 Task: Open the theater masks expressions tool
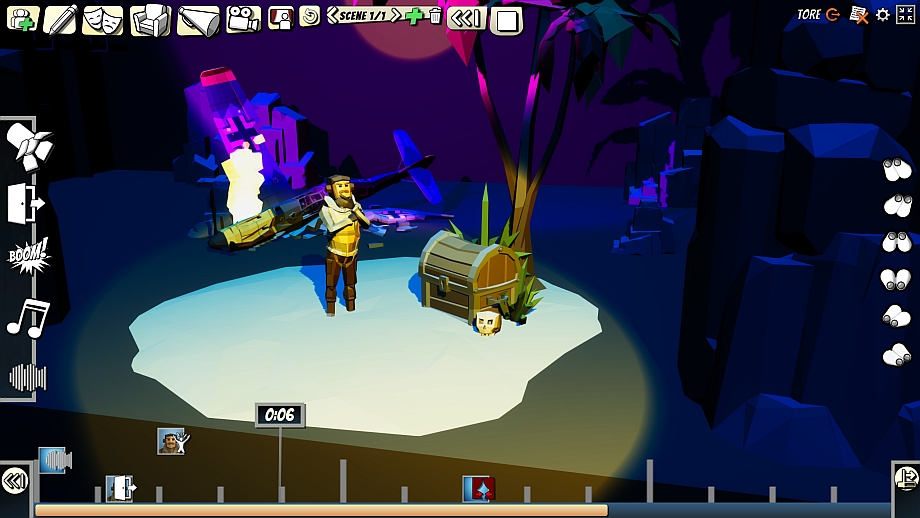point(103,19)
